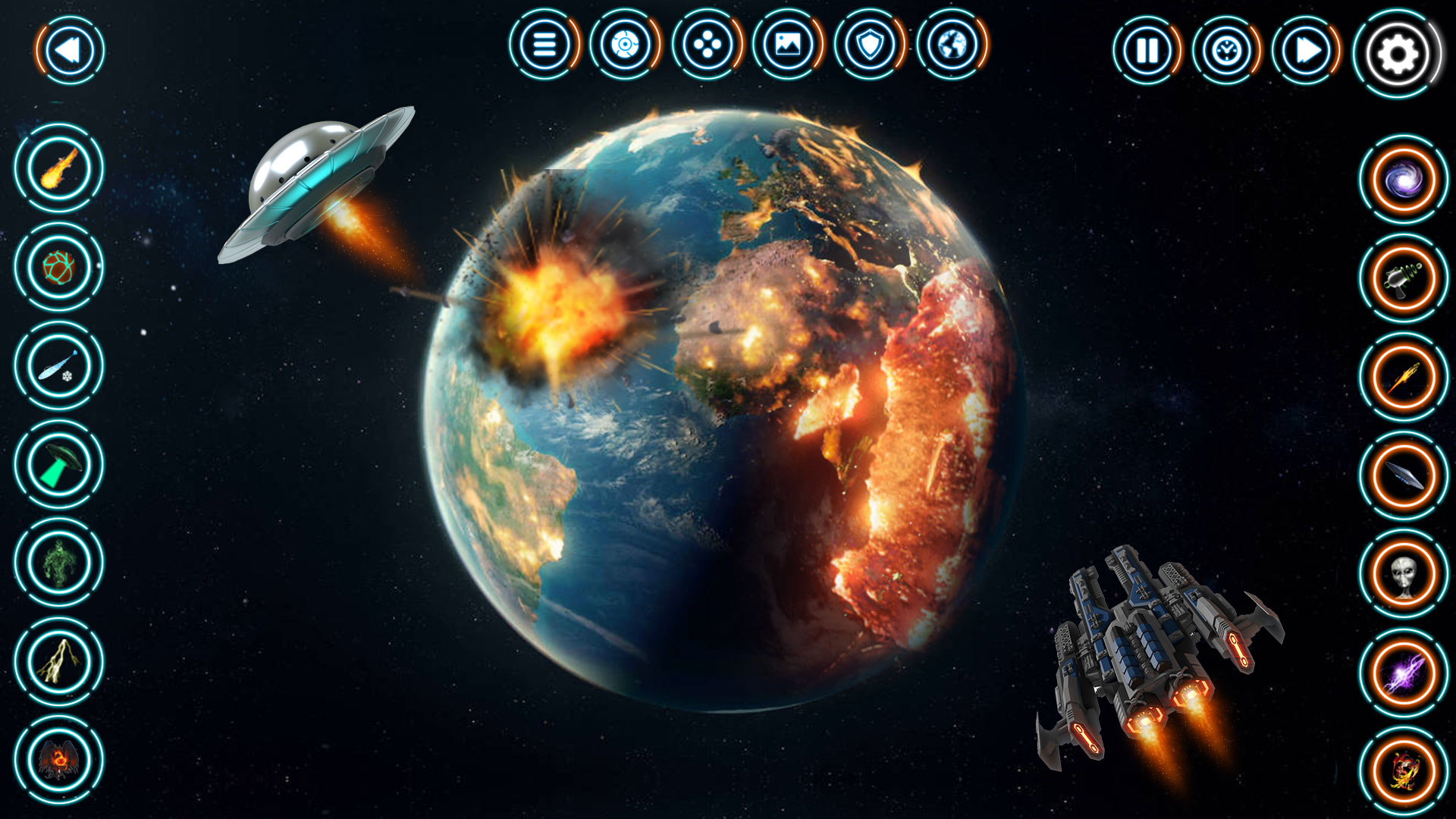
Task: Go back using the back arrow
Action: point(68,50)
